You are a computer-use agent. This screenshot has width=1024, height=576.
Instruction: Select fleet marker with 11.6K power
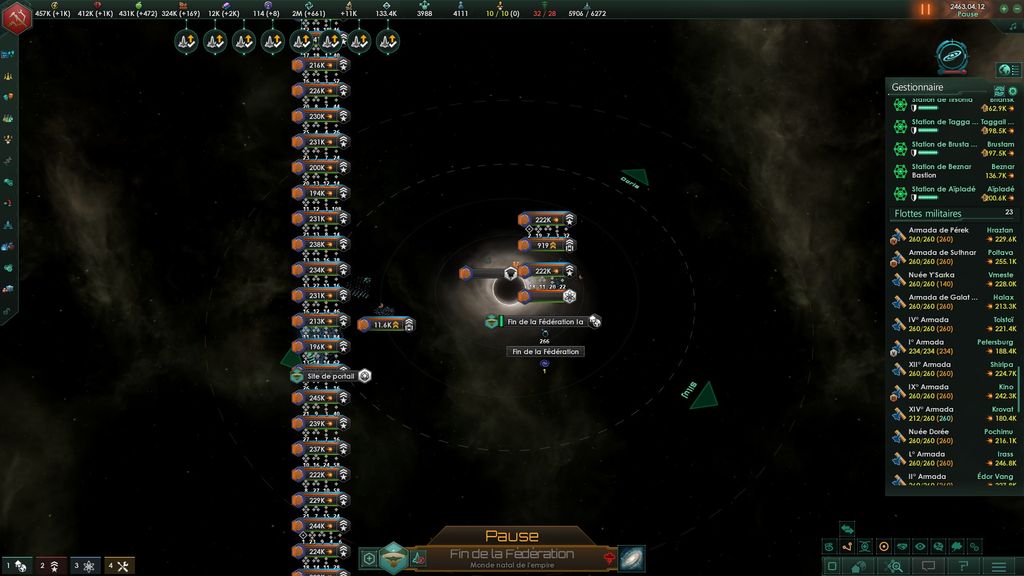tap(385, 325)
